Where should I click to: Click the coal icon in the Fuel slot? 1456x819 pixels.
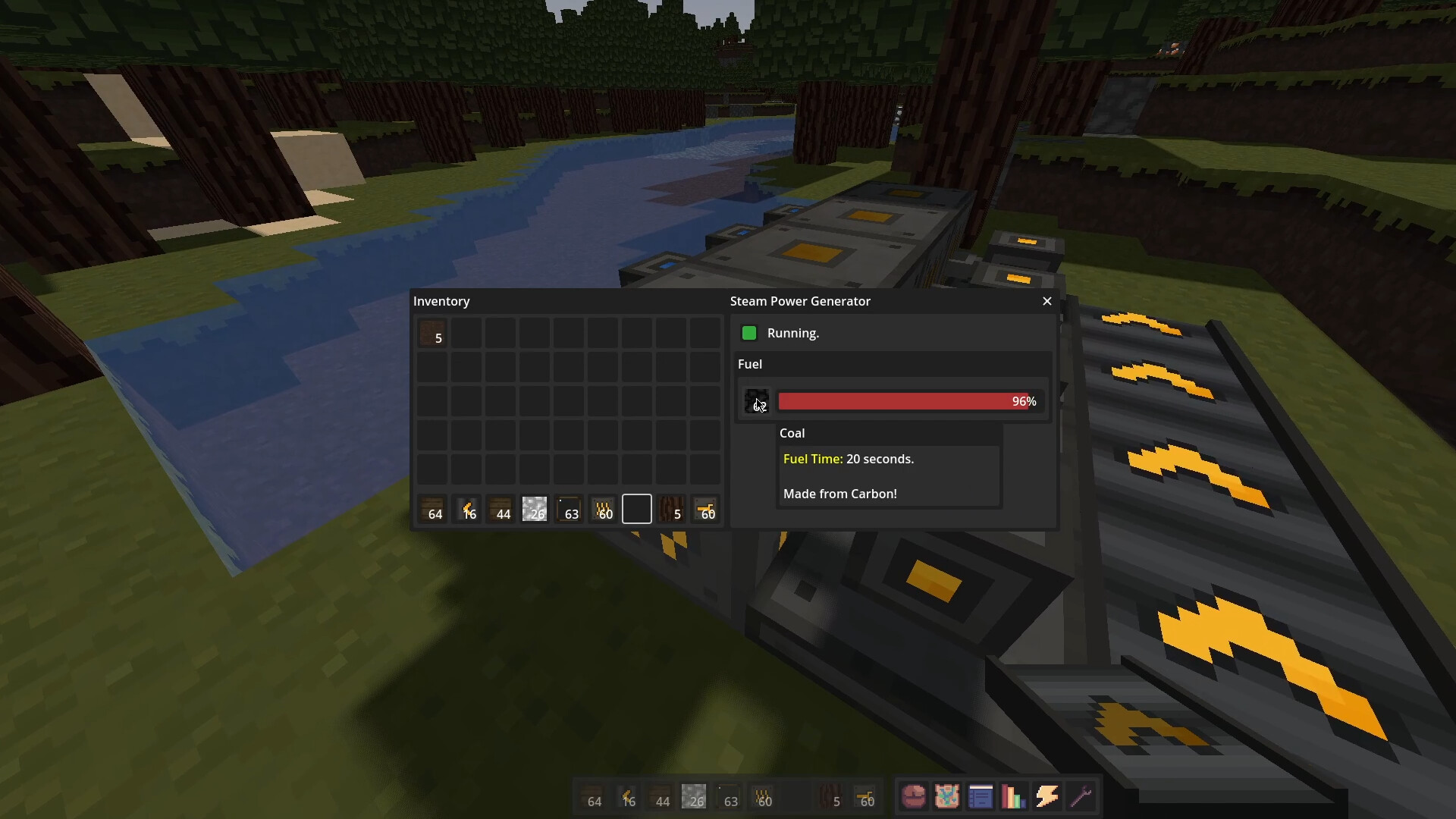tap(756, 401)
